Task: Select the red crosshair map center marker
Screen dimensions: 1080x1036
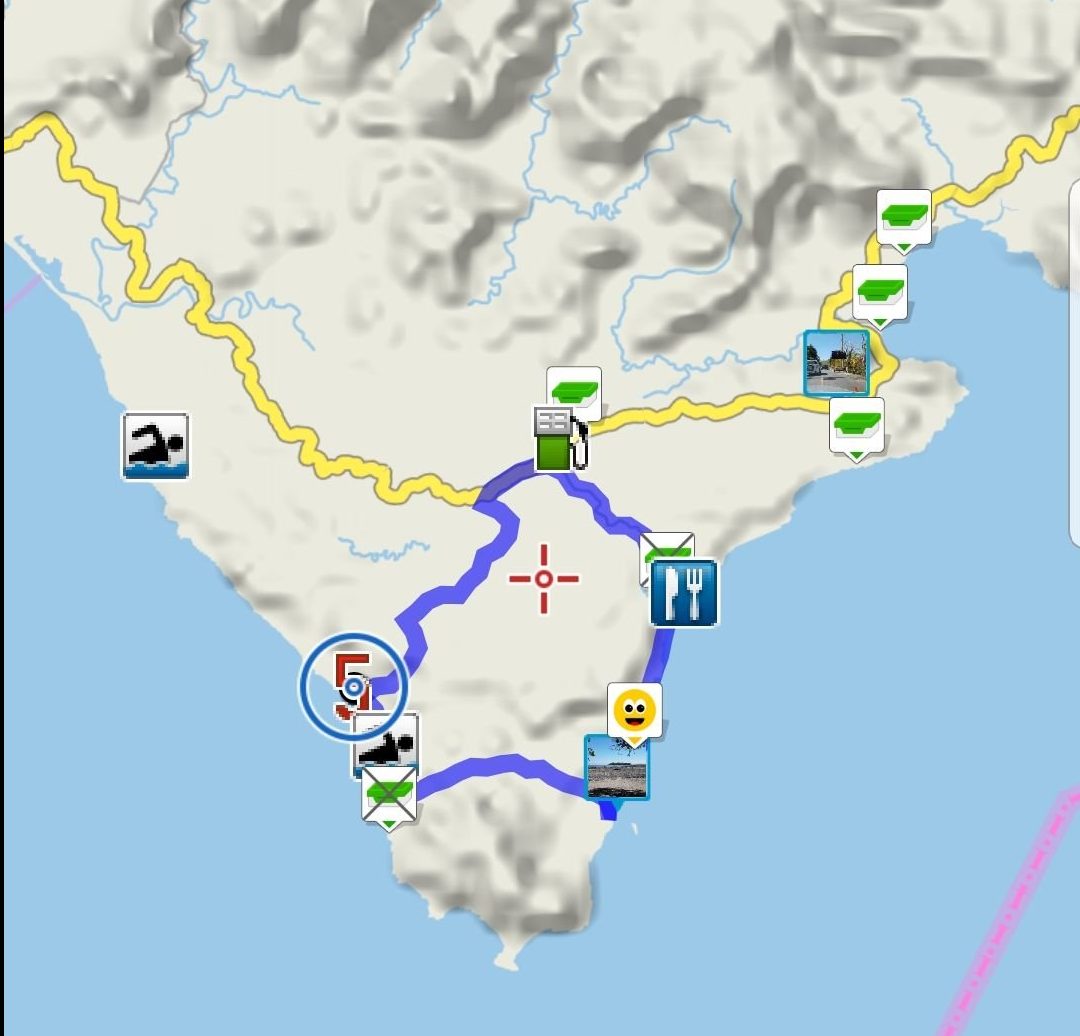Action: (544, 579)
